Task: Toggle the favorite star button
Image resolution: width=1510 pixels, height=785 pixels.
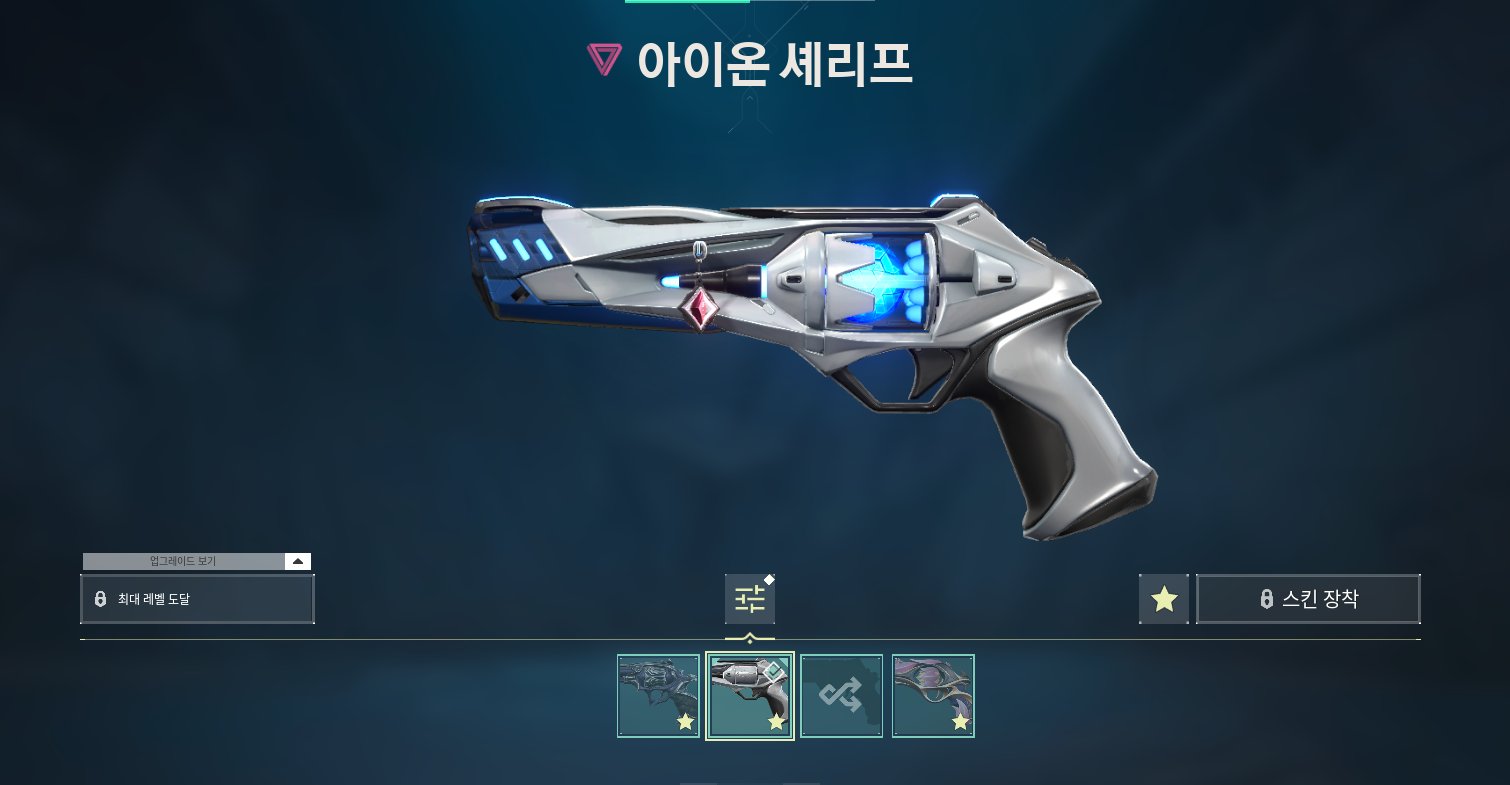Action: pos(1164,599)
